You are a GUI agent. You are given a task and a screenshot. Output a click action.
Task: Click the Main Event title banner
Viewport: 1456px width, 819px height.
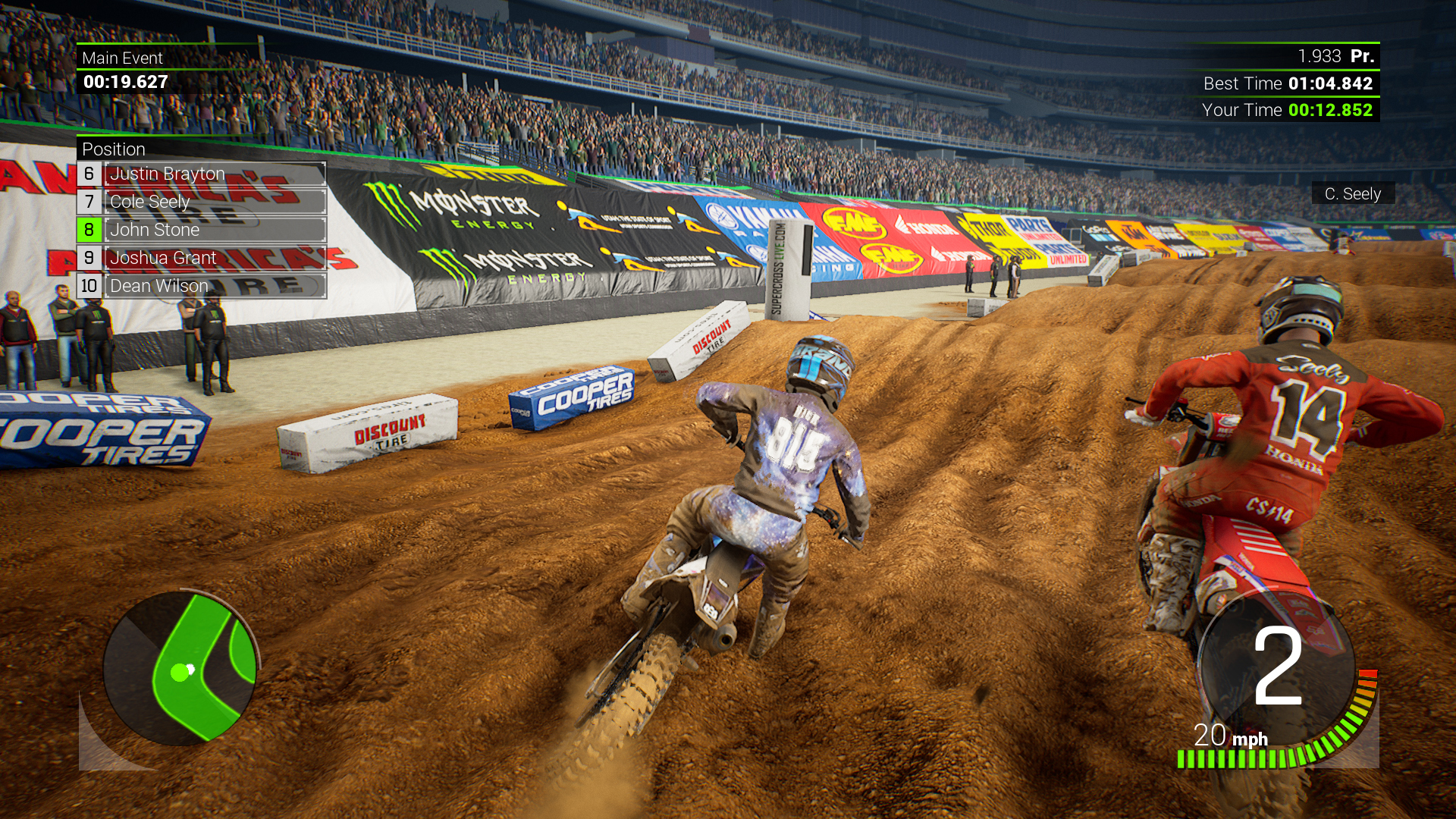click(x=123, y=58)
